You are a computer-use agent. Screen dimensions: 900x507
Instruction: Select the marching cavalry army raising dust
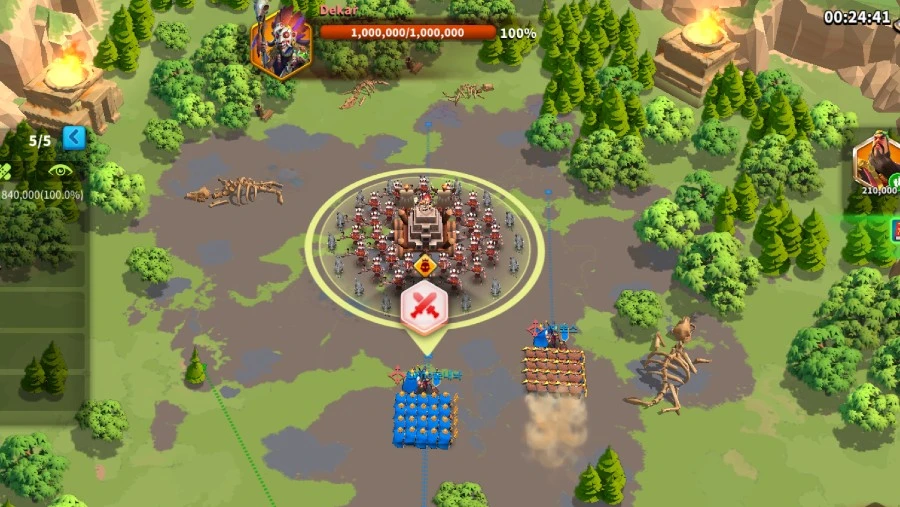point(553,370)
